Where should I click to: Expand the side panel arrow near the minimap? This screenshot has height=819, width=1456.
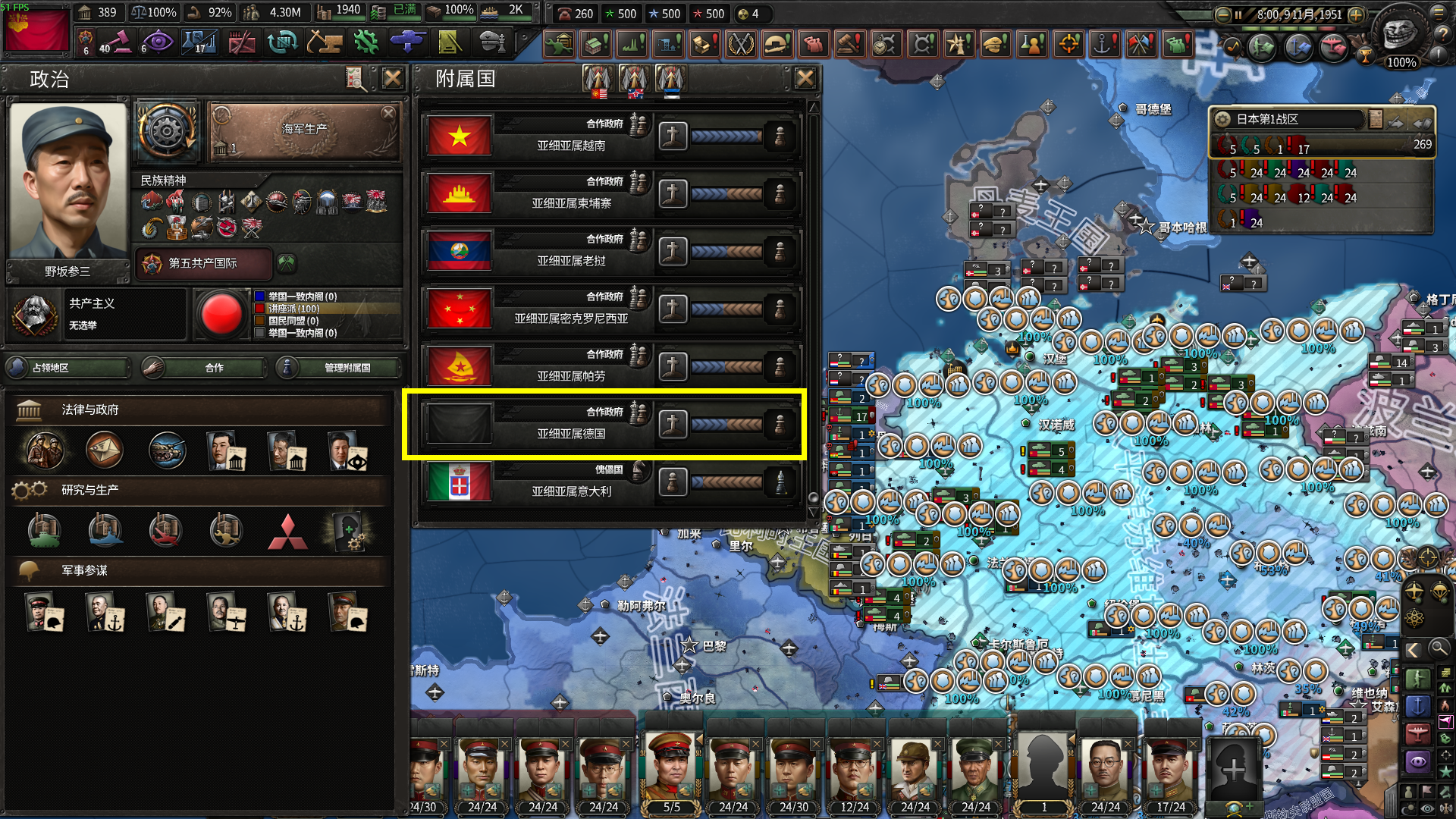pyautogui.click(x=1414, y=648)
